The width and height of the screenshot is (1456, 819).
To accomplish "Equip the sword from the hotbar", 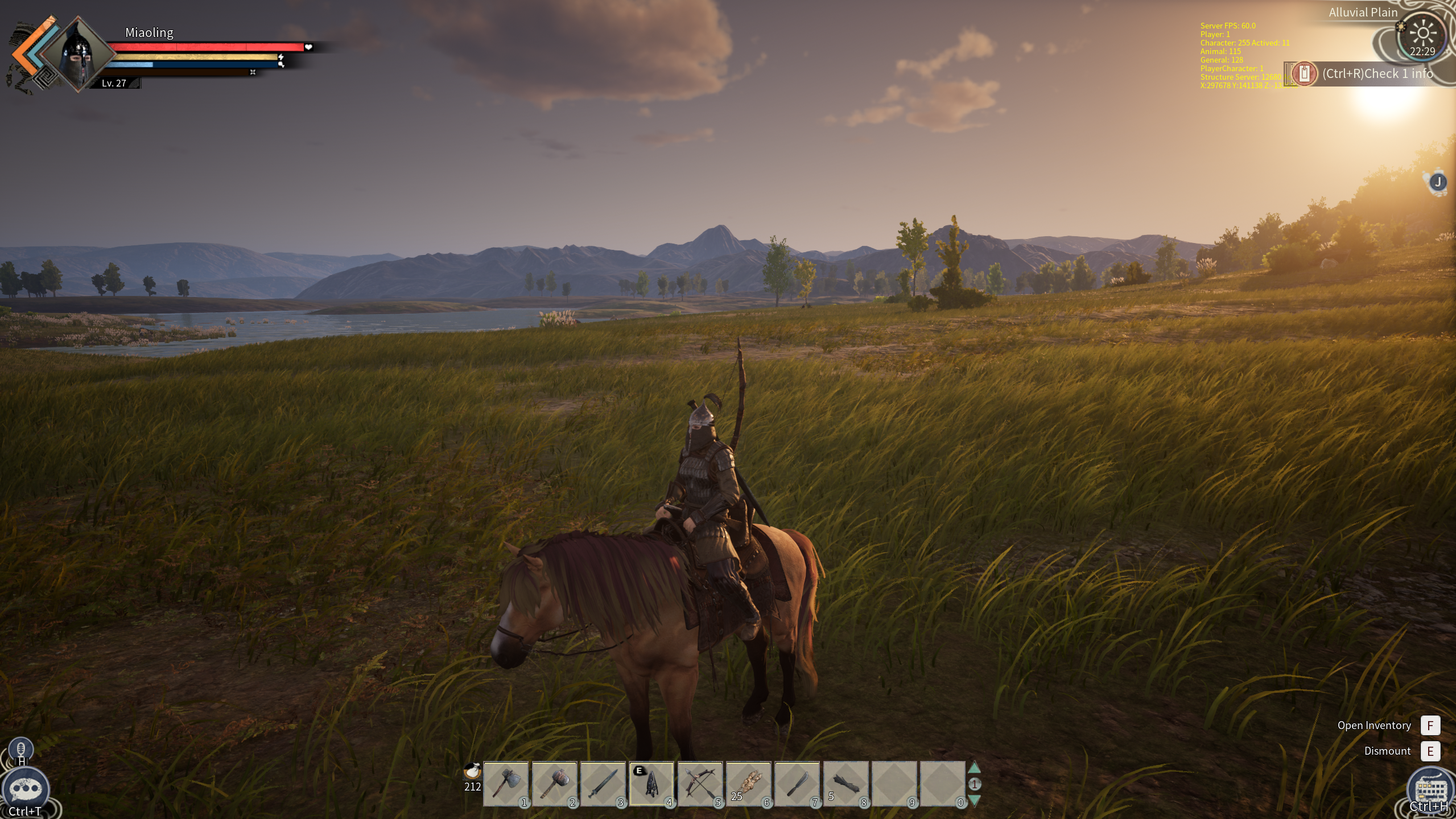I will click(x=603, y=784).
